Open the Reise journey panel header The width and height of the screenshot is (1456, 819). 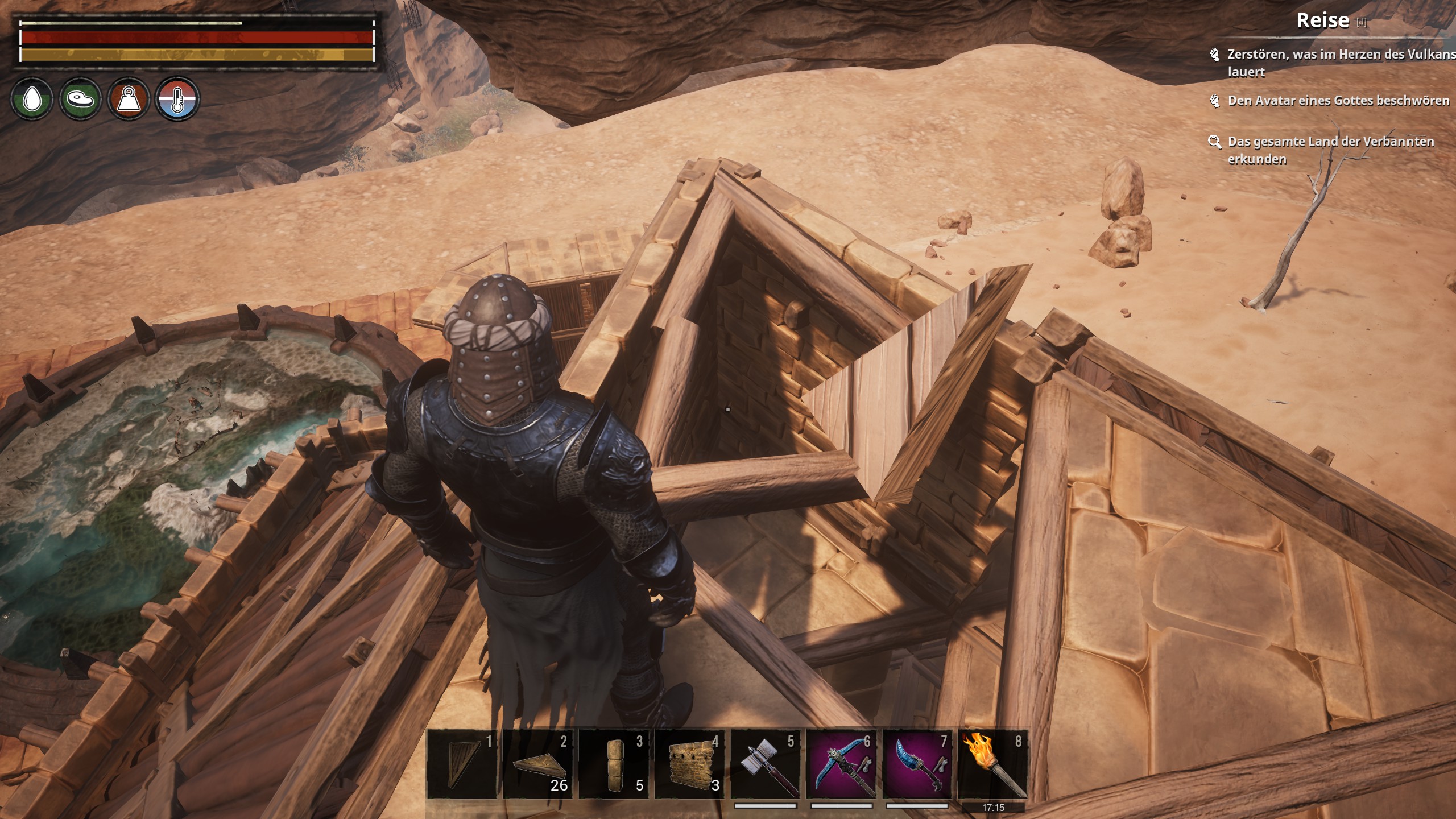tap(1322, 21)
